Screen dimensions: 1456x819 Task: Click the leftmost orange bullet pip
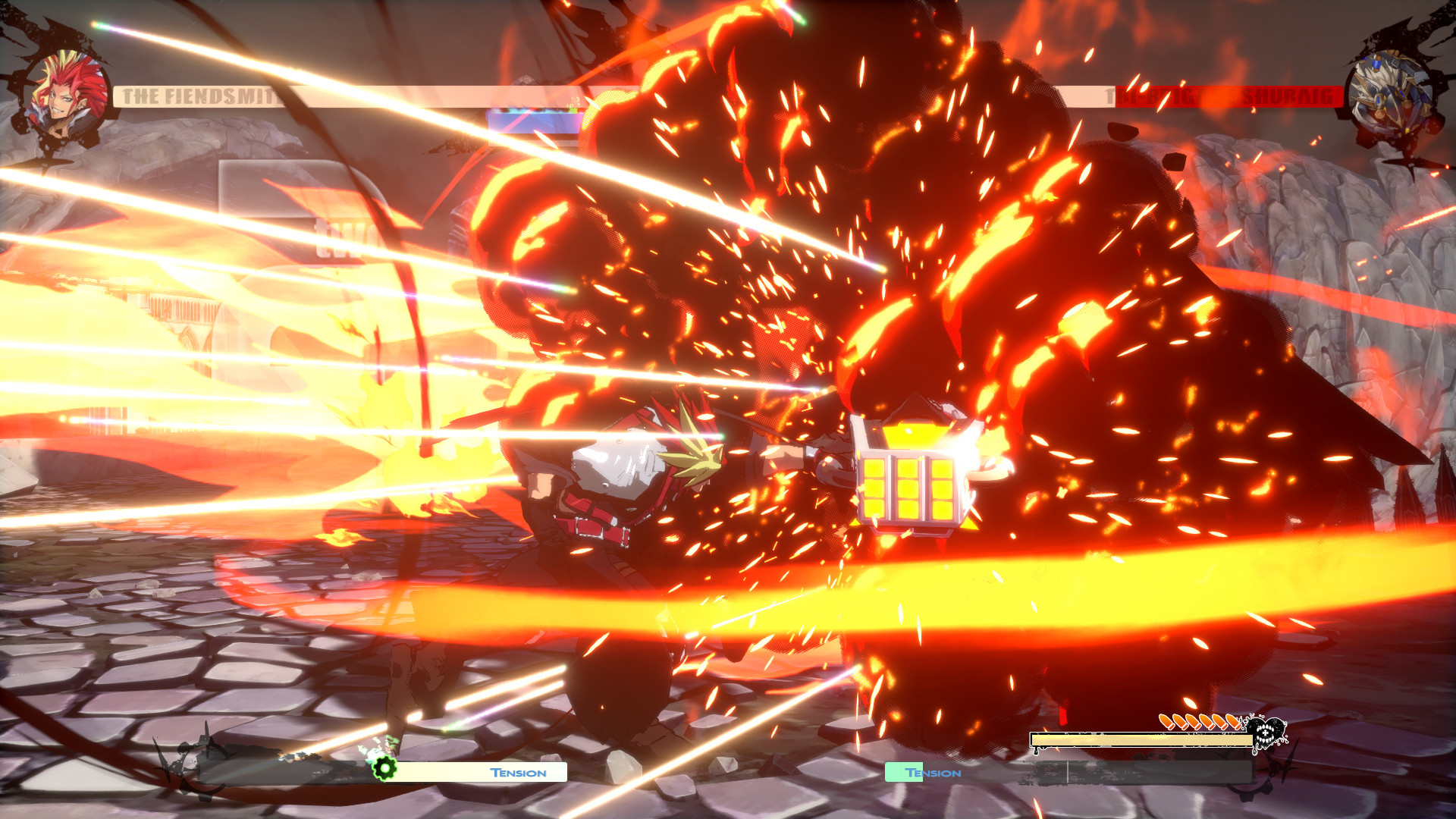coord(1166,720)
